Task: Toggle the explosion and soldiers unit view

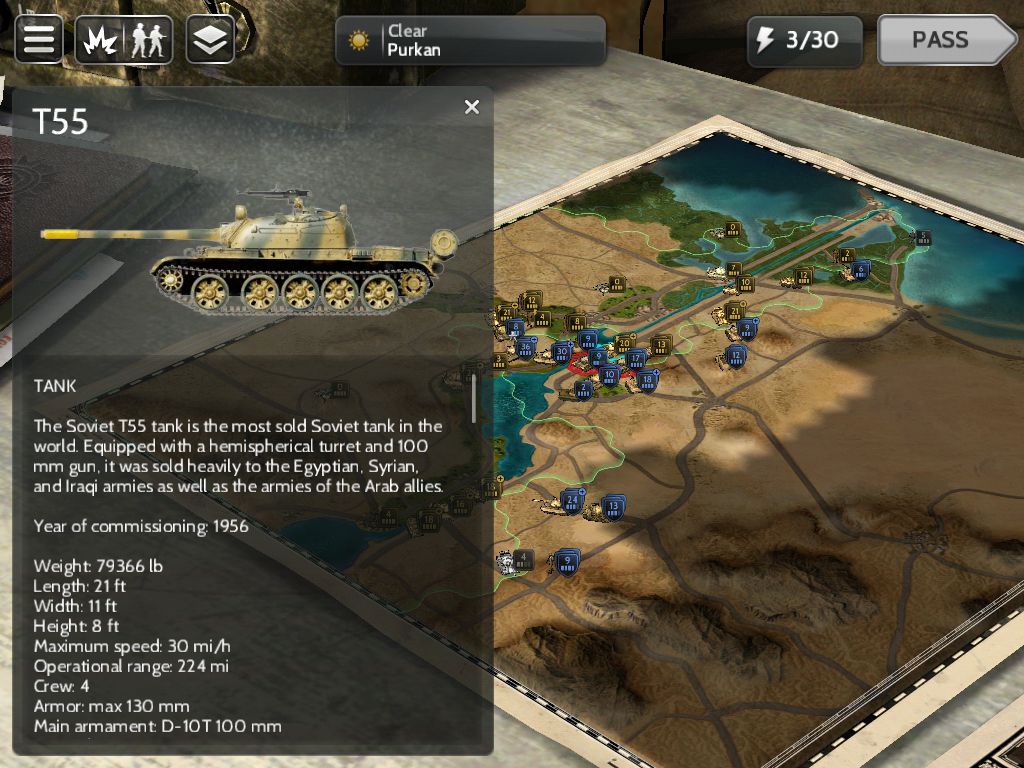Action: [125, 40]
